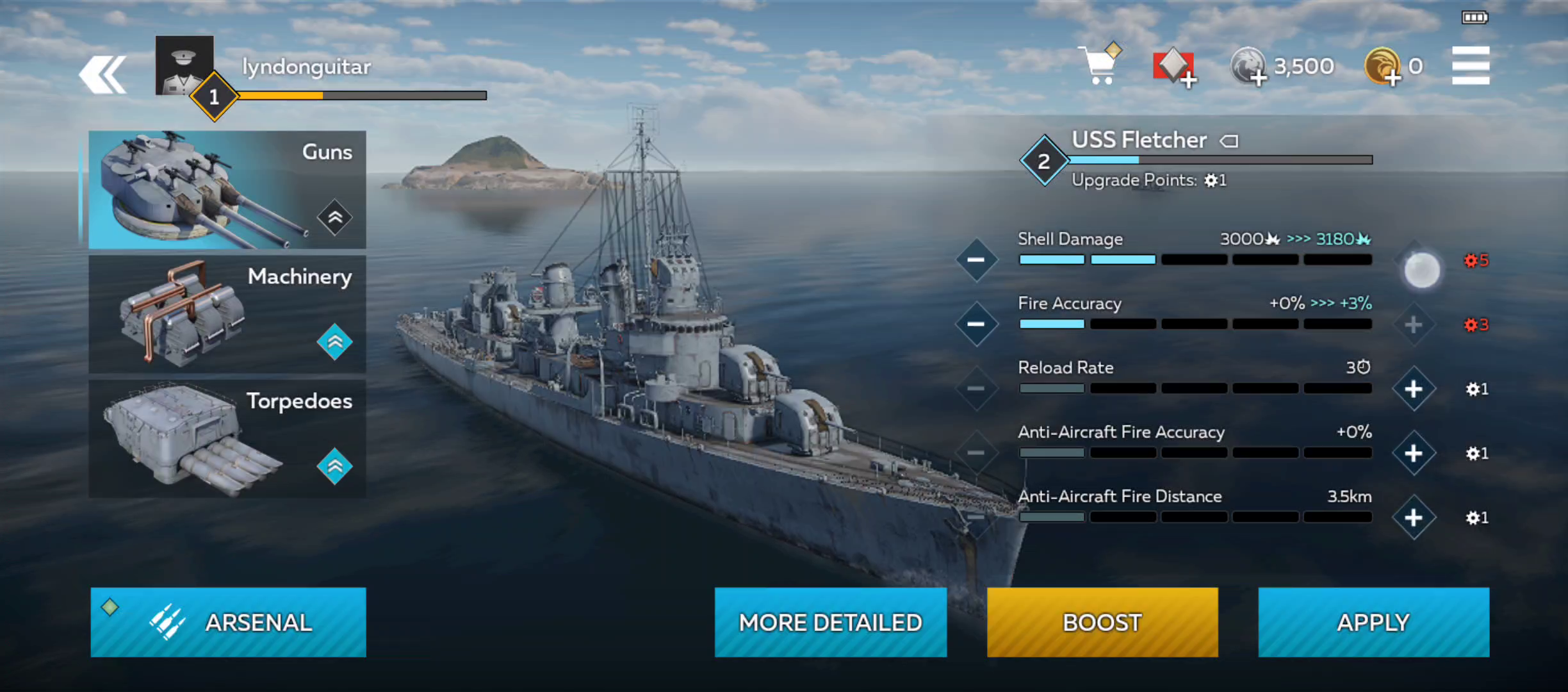
Task: Open the red card premium currency icon
Action: 1175,67
